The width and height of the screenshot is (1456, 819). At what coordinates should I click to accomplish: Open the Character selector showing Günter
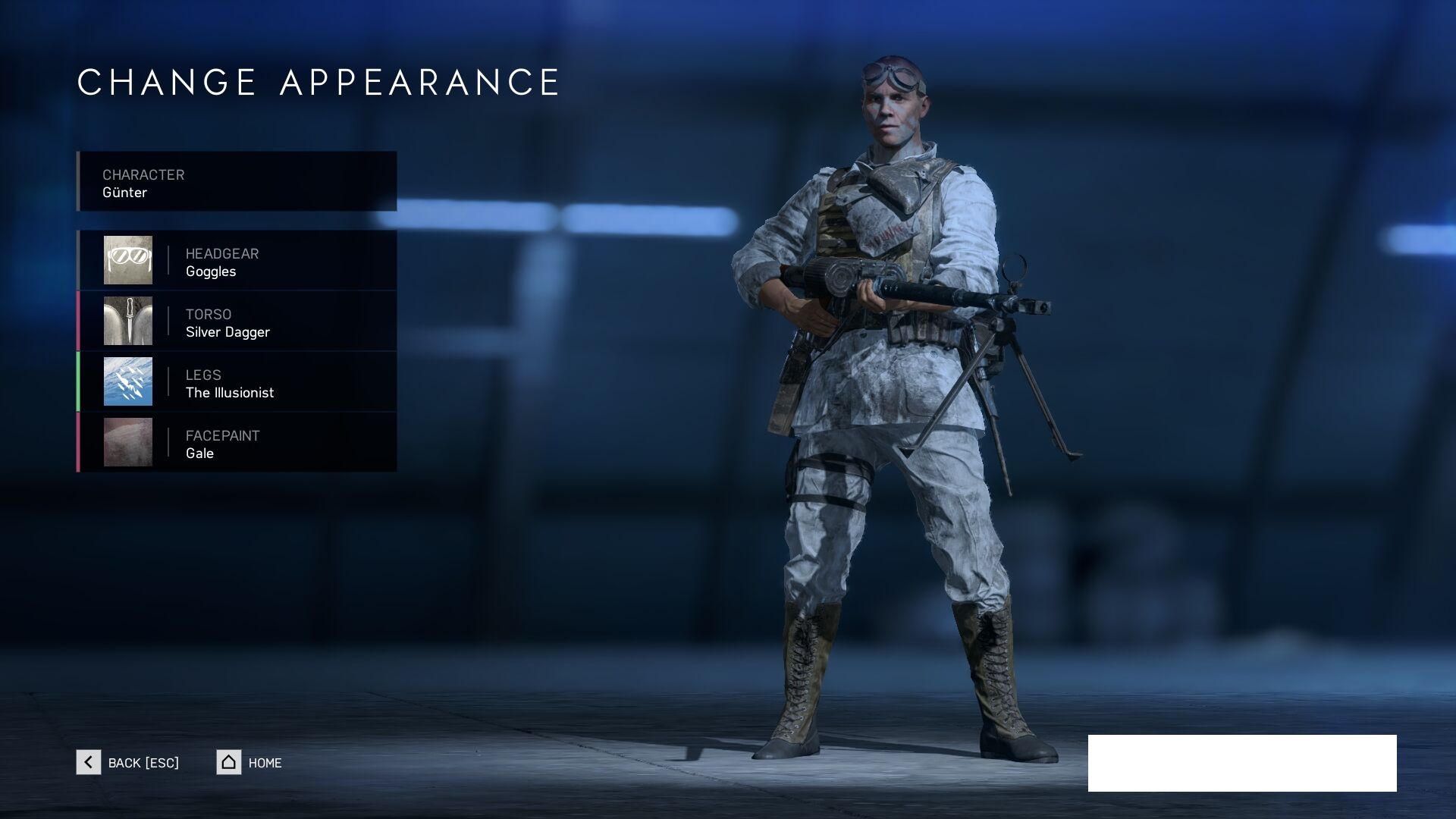tap(237, 182)
